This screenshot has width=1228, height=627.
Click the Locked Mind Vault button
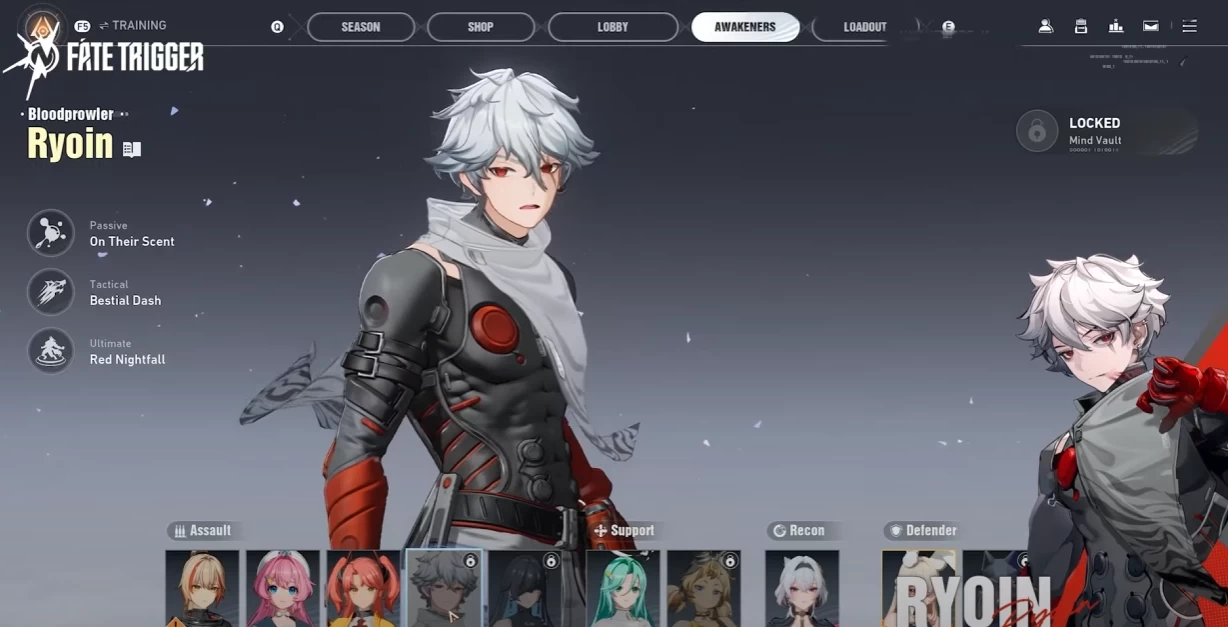(x=1037, y=131)
